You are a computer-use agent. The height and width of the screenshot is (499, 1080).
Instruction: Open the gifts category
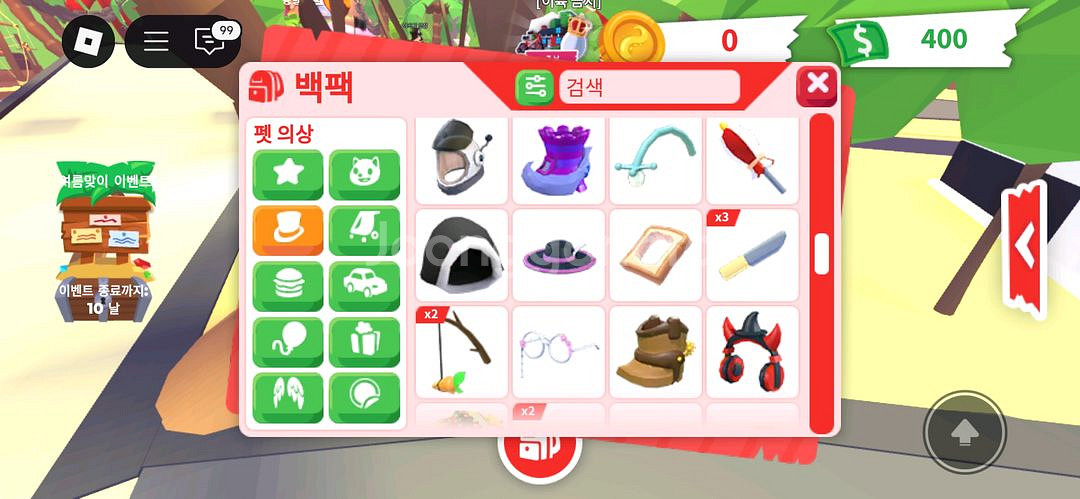click(364, 342)
